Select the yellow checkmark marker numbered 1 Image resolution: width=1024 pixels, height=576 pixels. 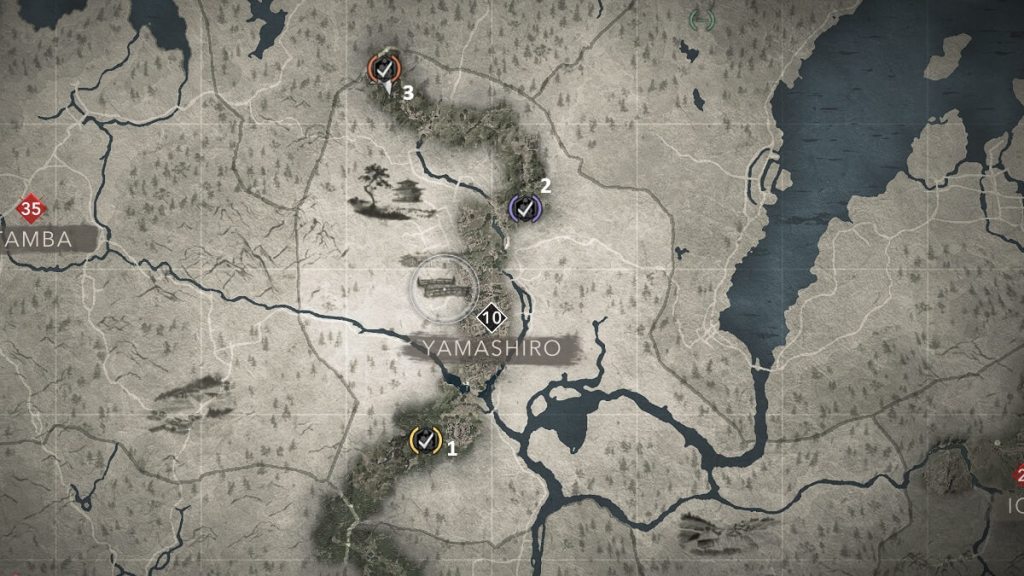425,439
